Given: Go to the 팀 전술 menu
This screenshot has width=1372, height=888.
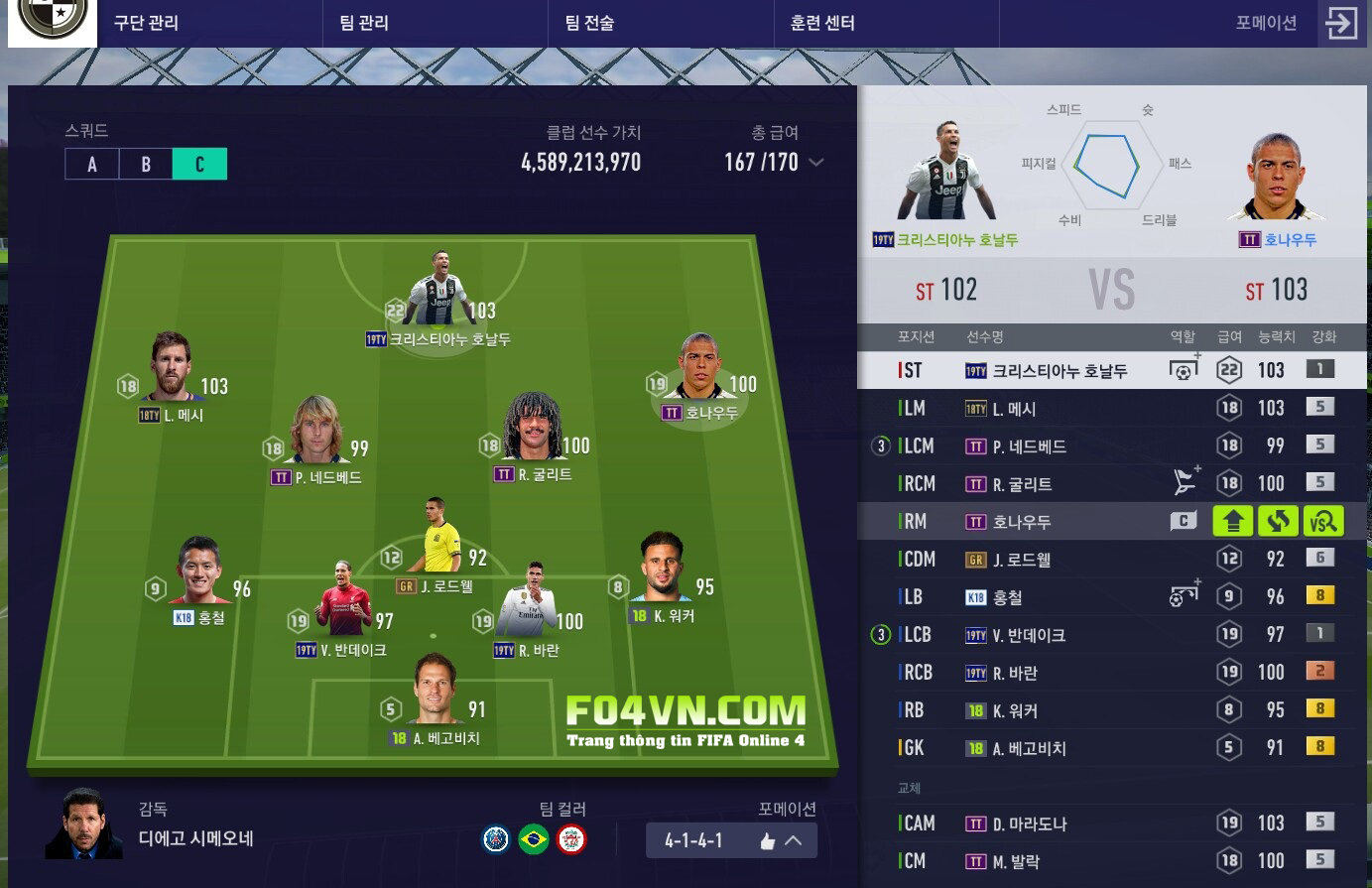Looking at the screenshot, I should tap(589, 23).
